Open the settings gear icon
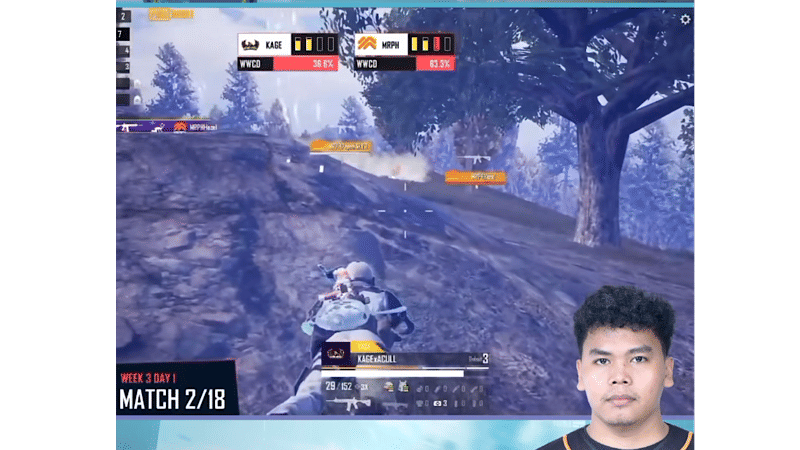 (x=685, y=19)
